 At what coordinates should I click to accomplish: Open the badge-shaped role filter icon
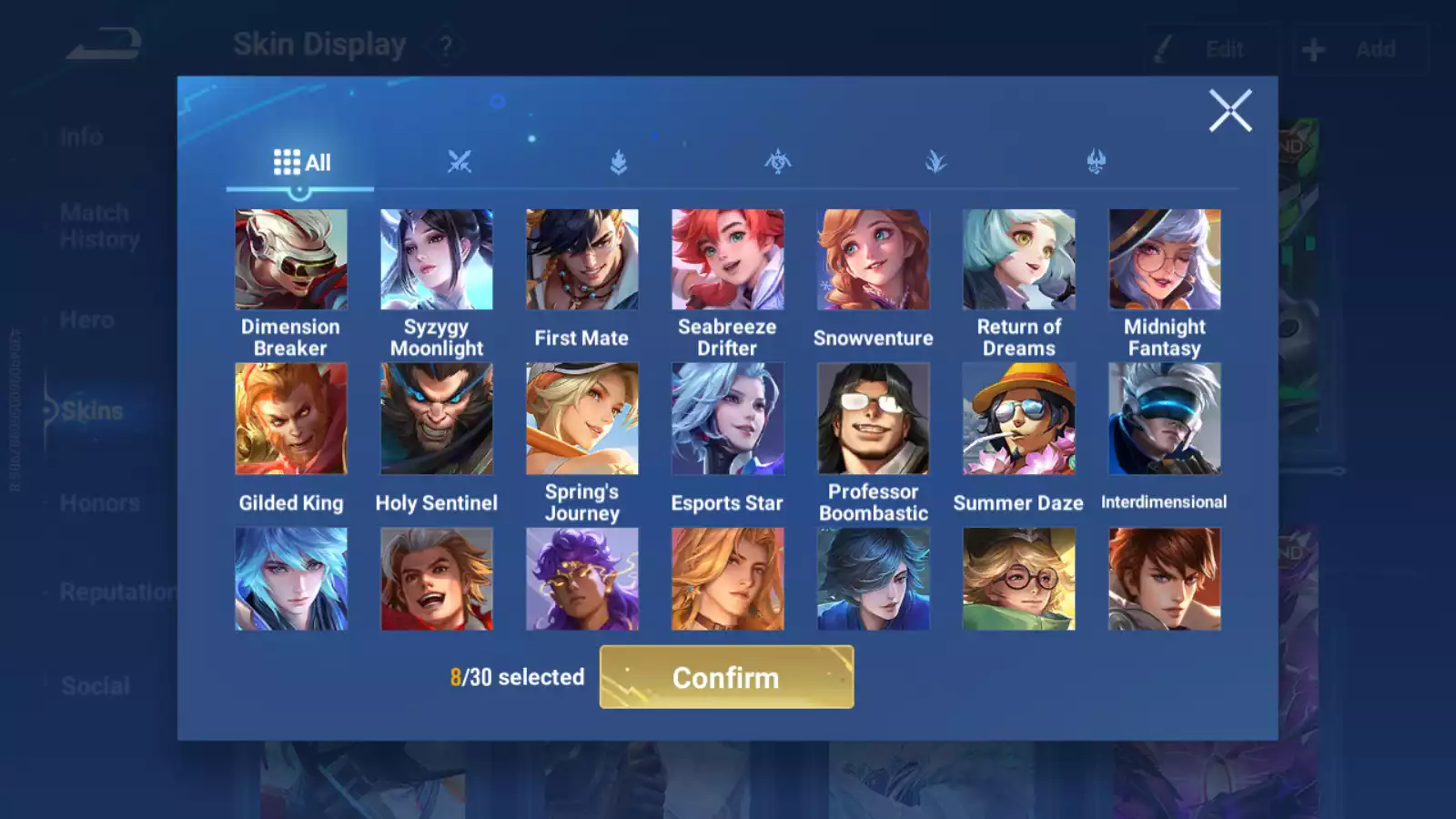pyautogui.click(x=619, y=161)
